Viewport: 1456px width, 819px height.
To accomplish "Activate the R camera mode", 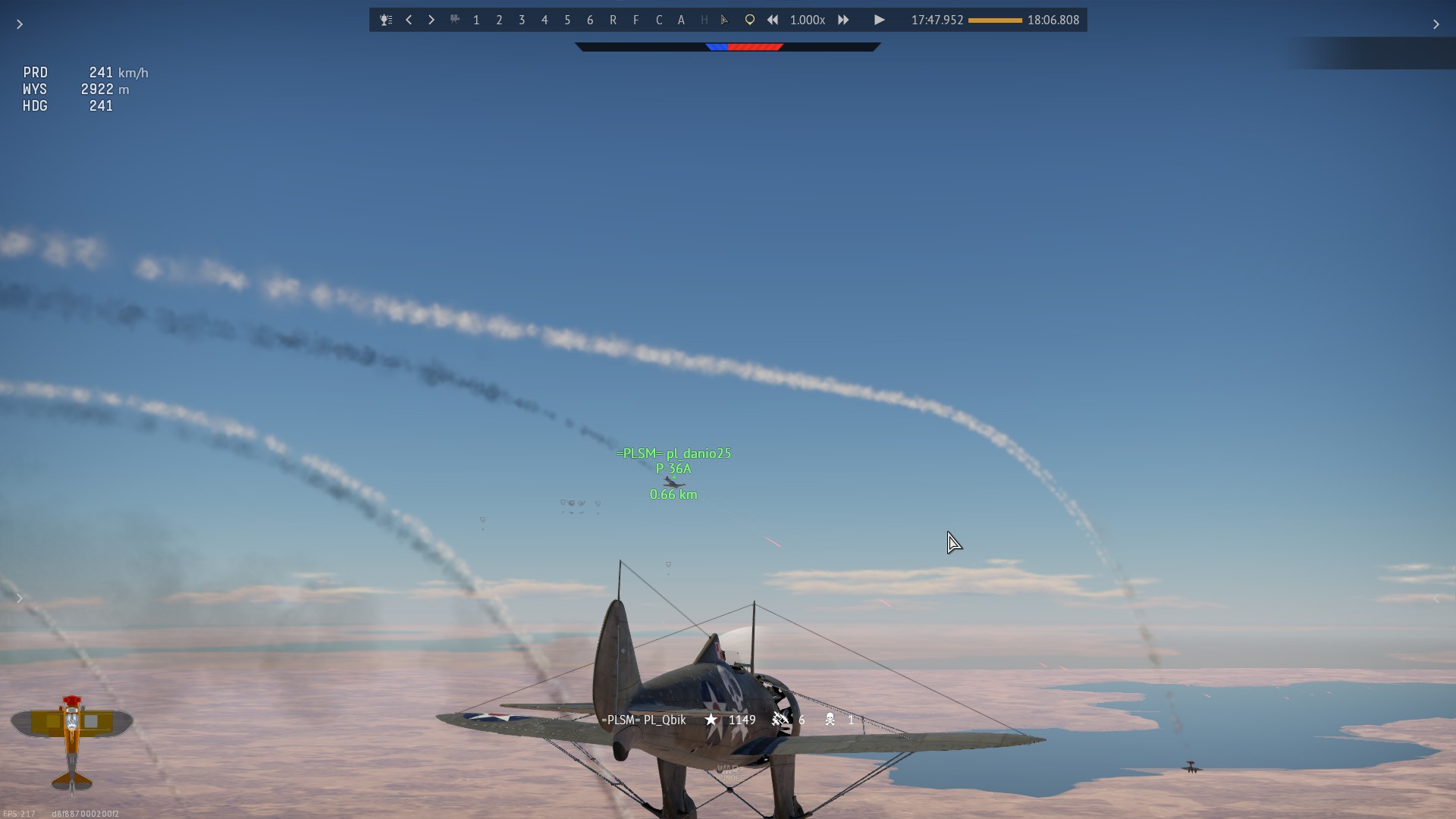I will point(613,20).
